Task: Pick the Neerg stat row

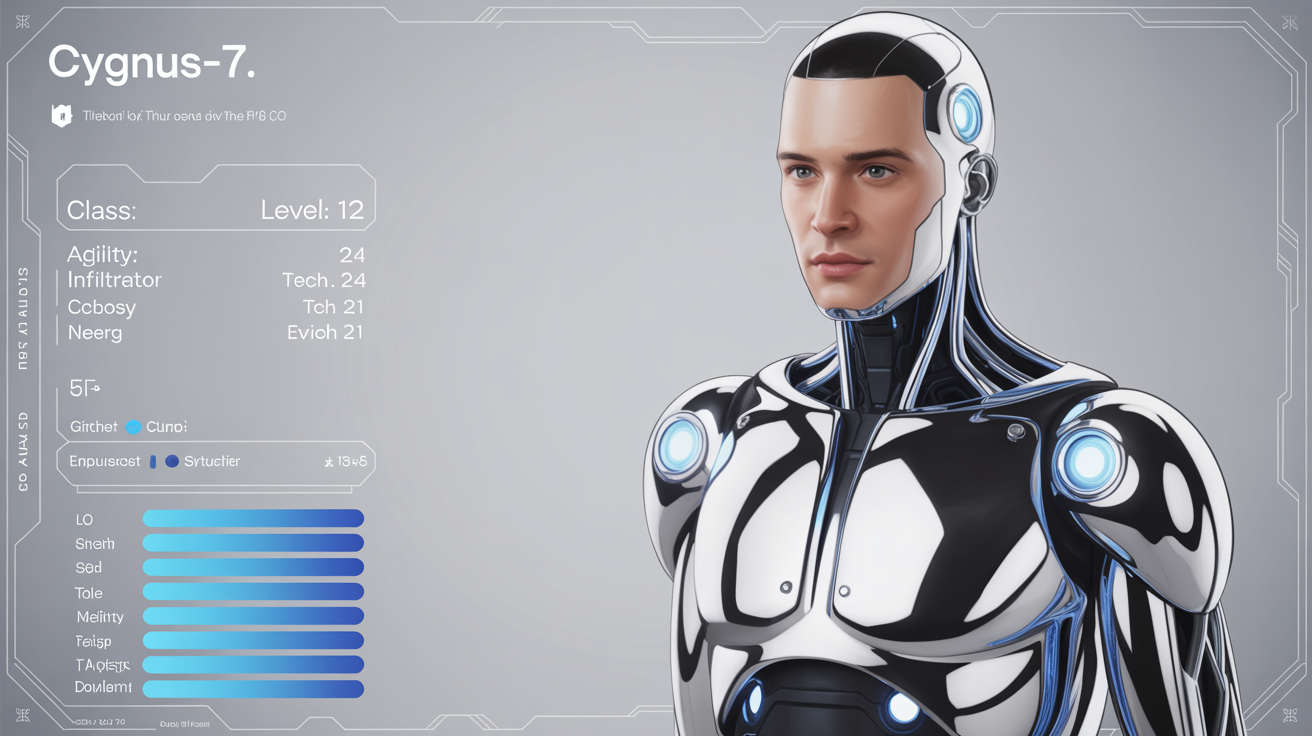Action: 215,332
